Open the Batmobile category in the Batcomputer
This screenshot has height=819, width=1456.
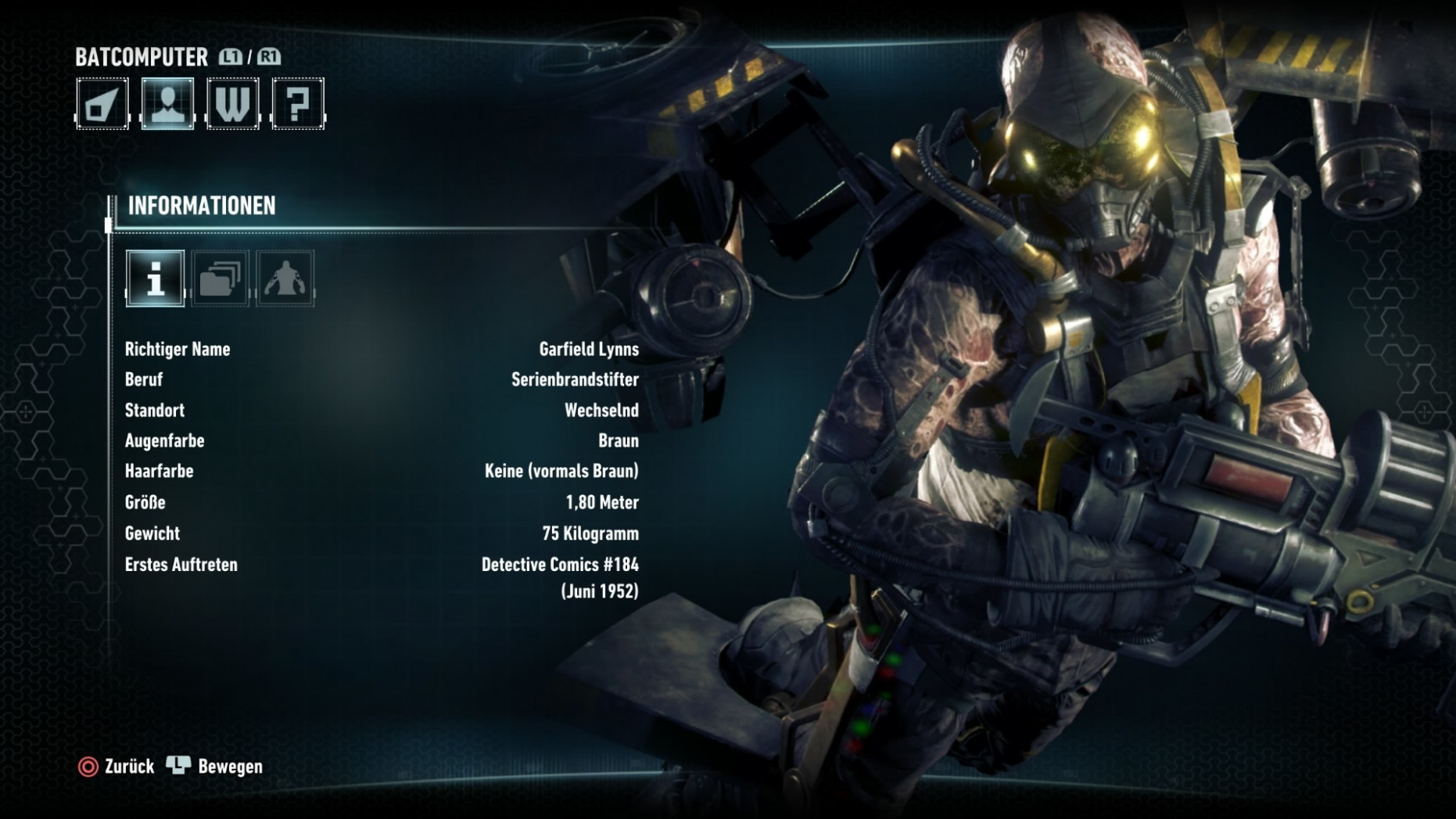coord(102,102)
